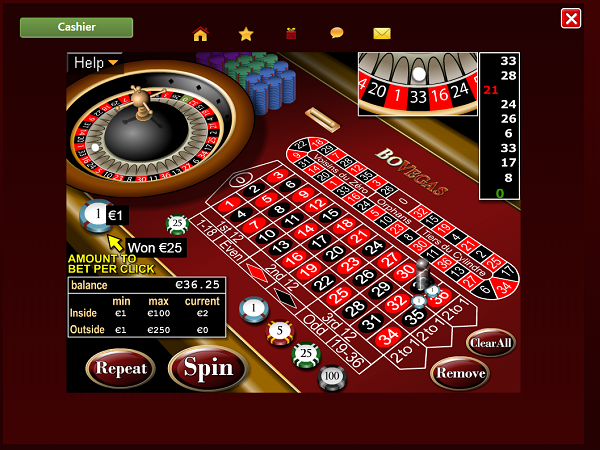Repeat the previous bet
The width and height of the screenshot is (600, 450).
coord(120,368)
